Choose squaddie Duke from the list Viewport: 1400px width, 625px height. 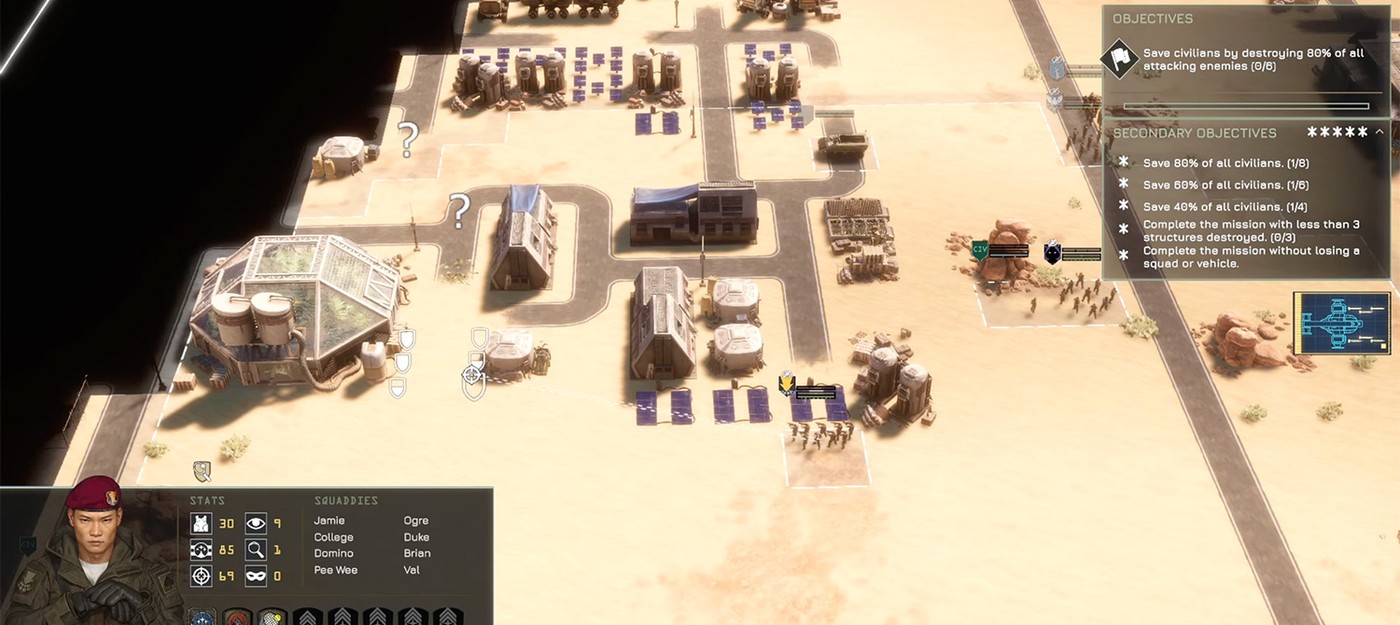click(416, 537)
